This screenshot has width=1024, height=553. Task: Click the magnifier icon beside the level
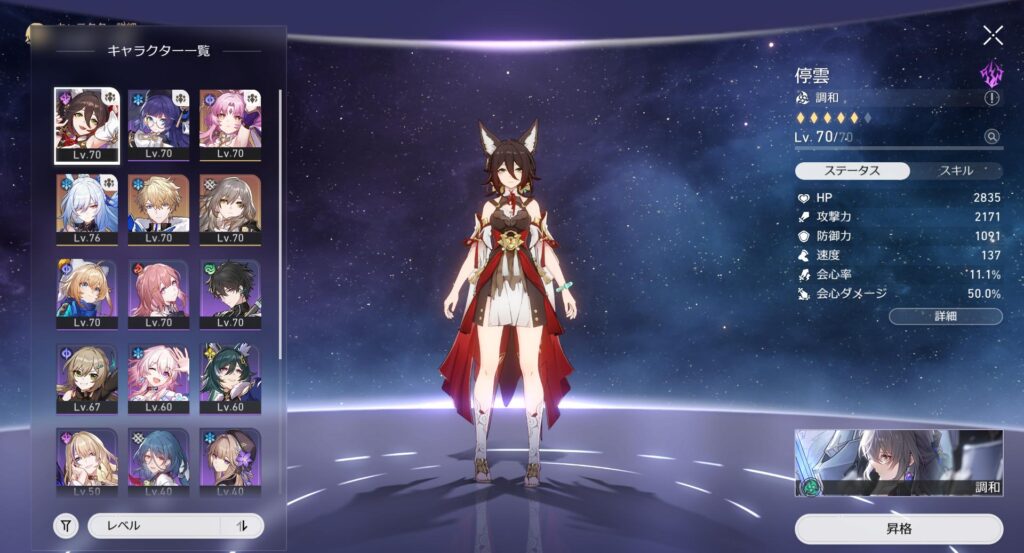(x=991, y=136)
